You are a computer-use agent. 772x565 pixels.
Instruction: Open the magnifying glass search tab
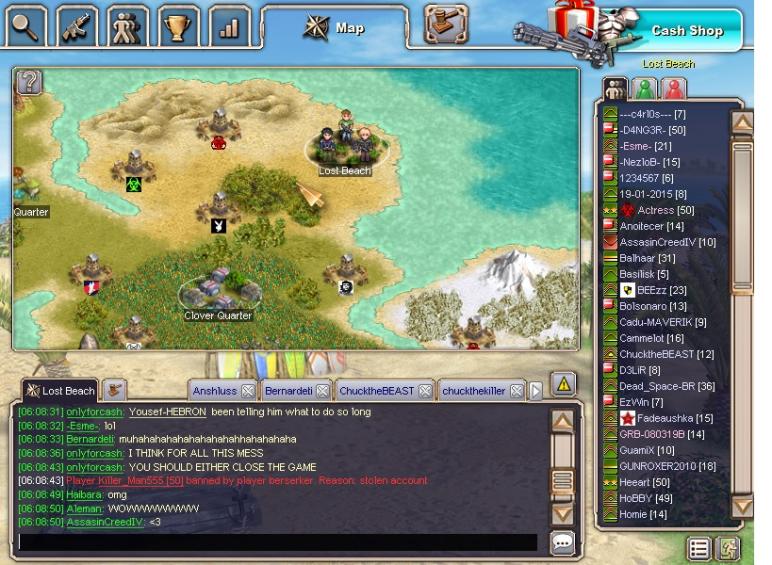pos(26,26)
